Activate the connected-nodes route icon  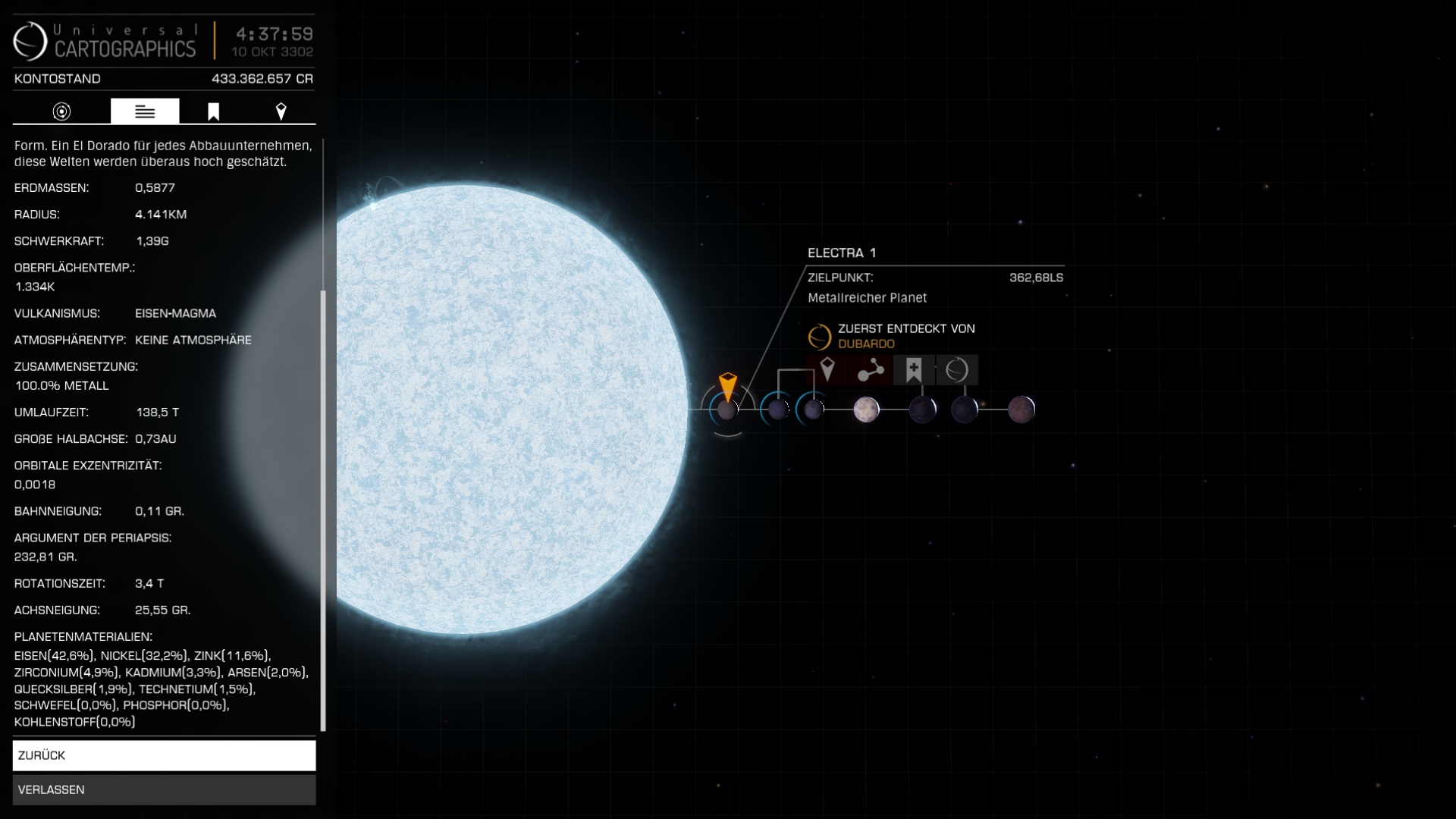[871, 370]
